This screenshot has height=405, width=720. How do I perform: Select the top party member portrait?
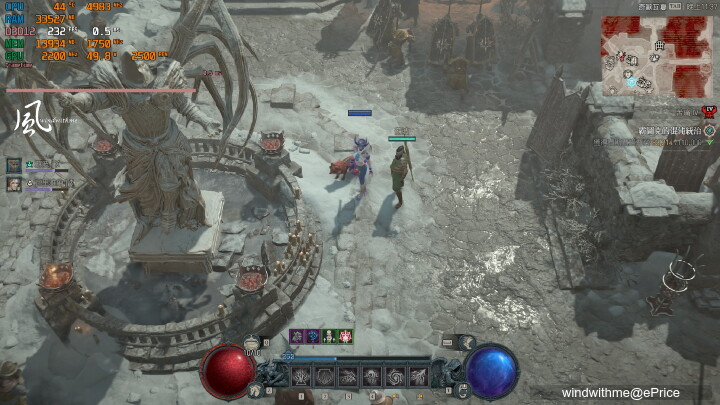(14, 164)
